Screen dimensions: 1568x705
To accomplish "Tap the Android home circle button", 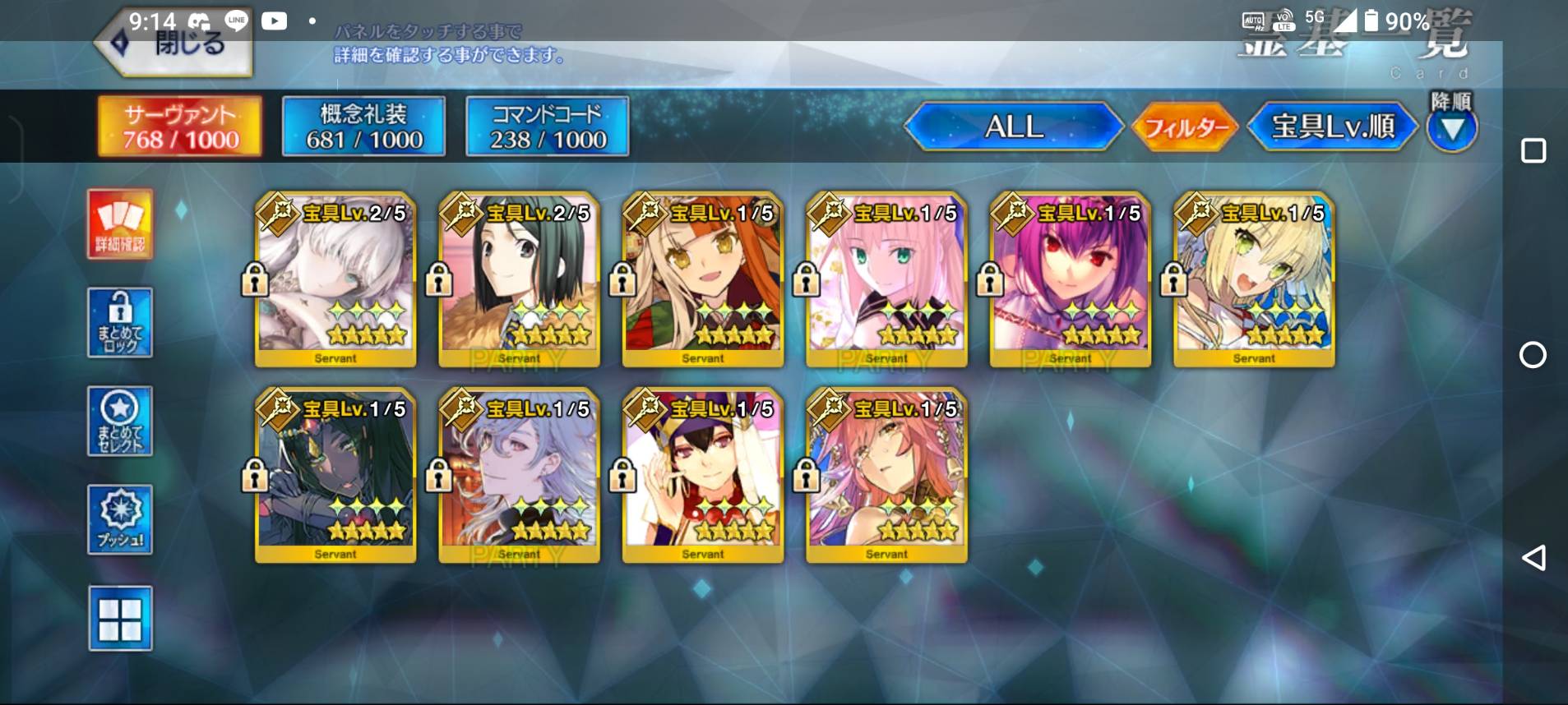I will tap(1533, 355).
